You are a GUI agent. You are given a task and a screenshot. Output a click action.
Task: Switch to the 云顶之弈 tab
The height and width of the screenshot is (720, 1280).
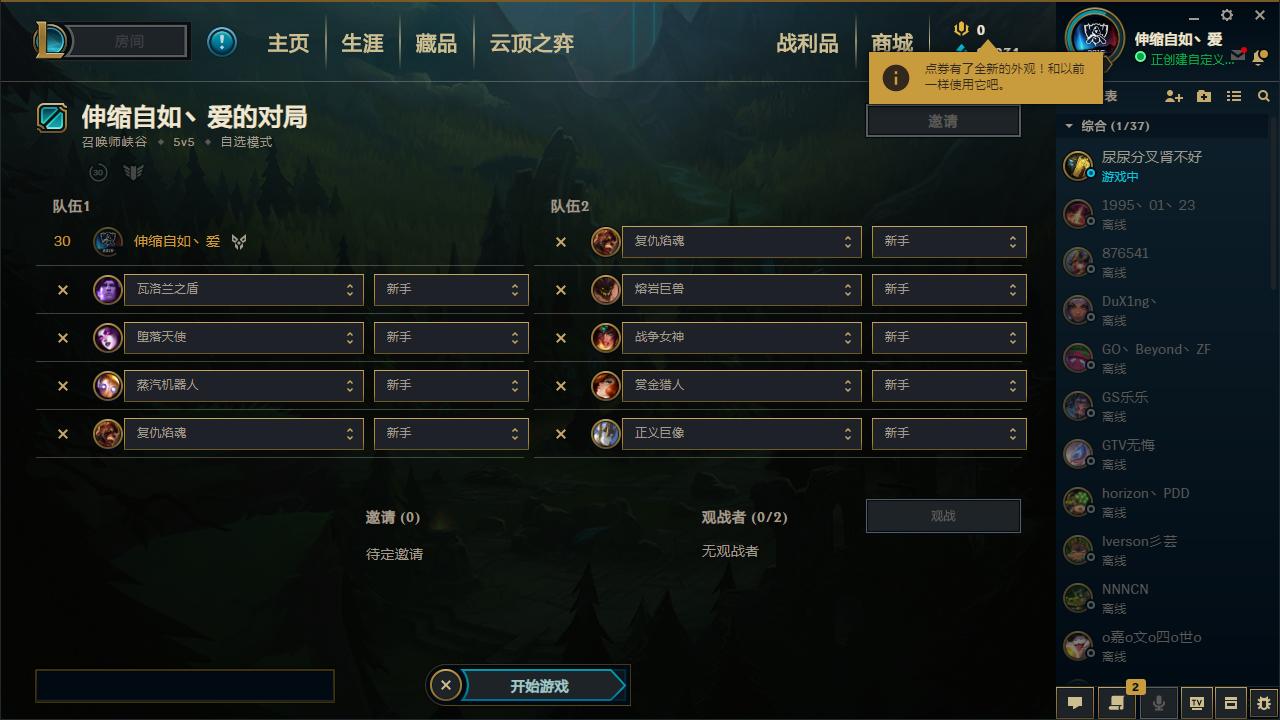point(530,43)
